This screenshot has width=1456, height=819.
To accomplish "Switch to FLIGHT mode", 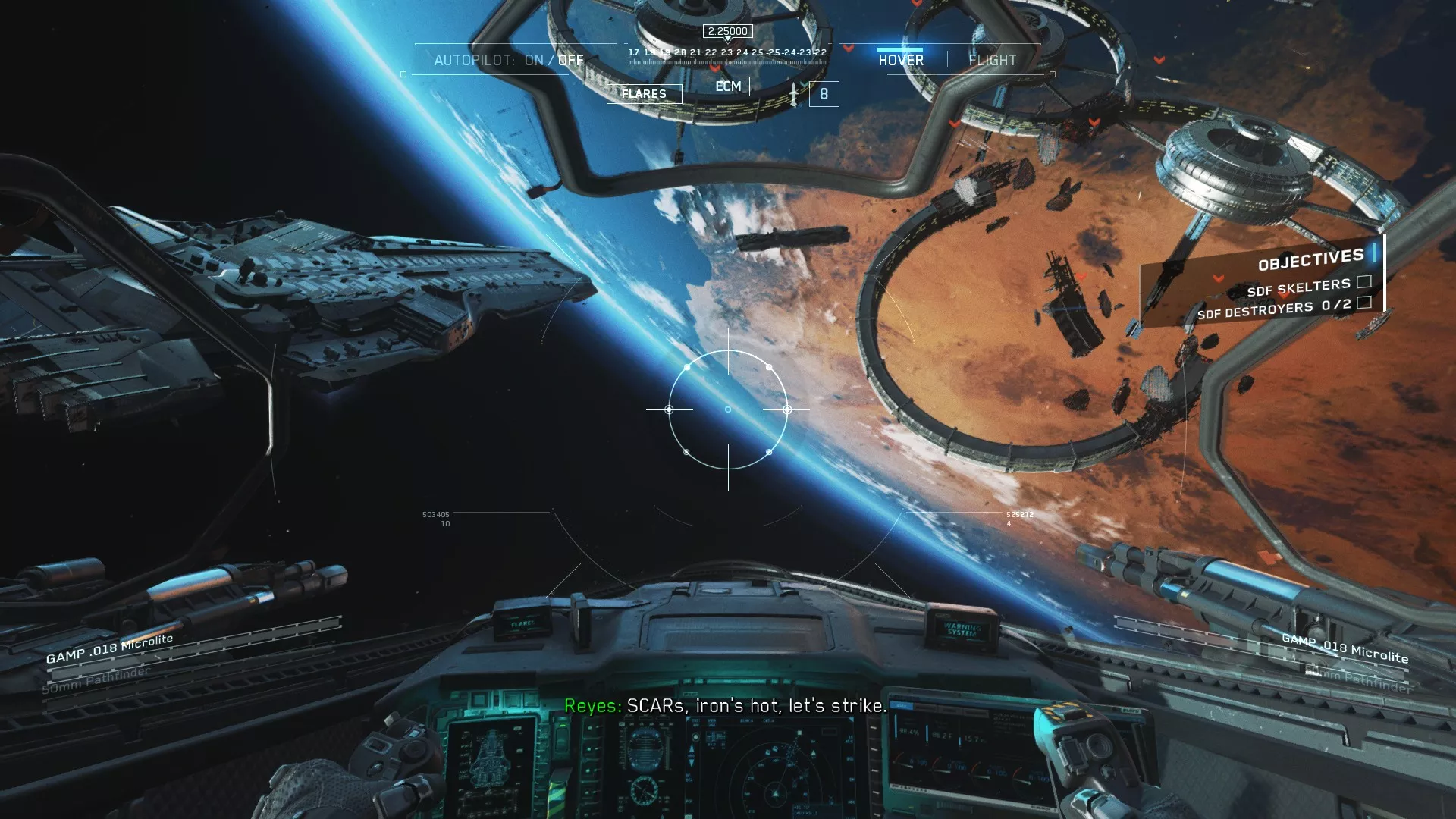I will tap(992, 60).
